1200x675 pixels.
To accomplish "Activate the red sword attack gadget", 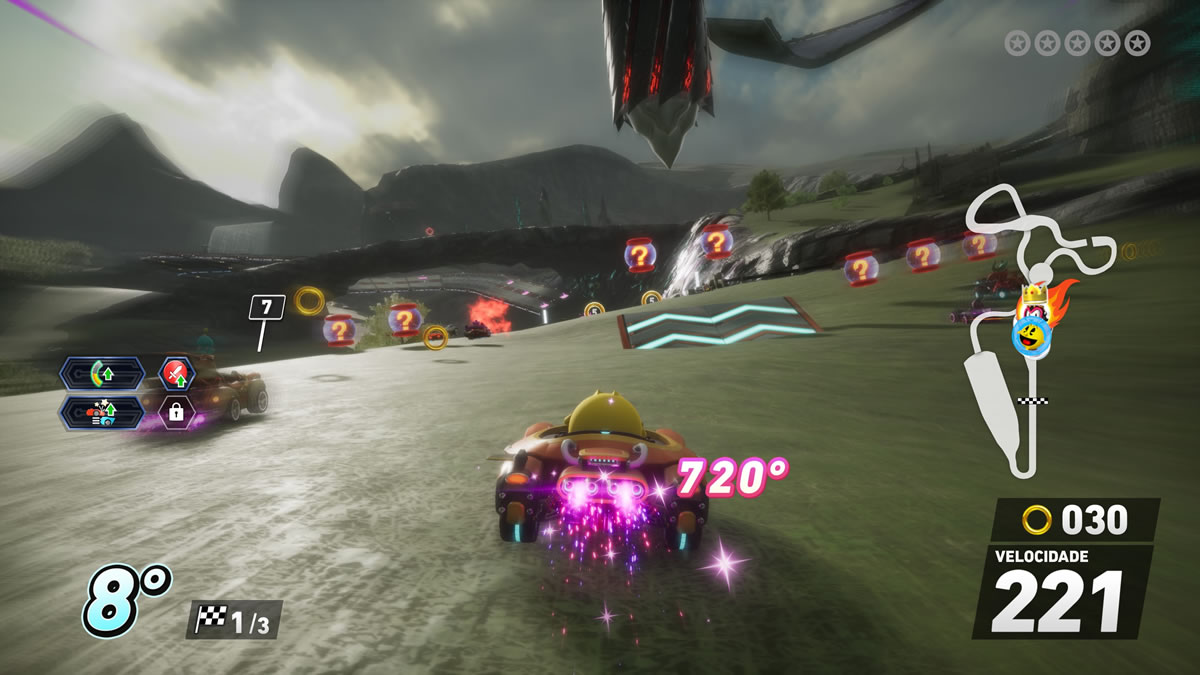I will click(x=177, y=375).
